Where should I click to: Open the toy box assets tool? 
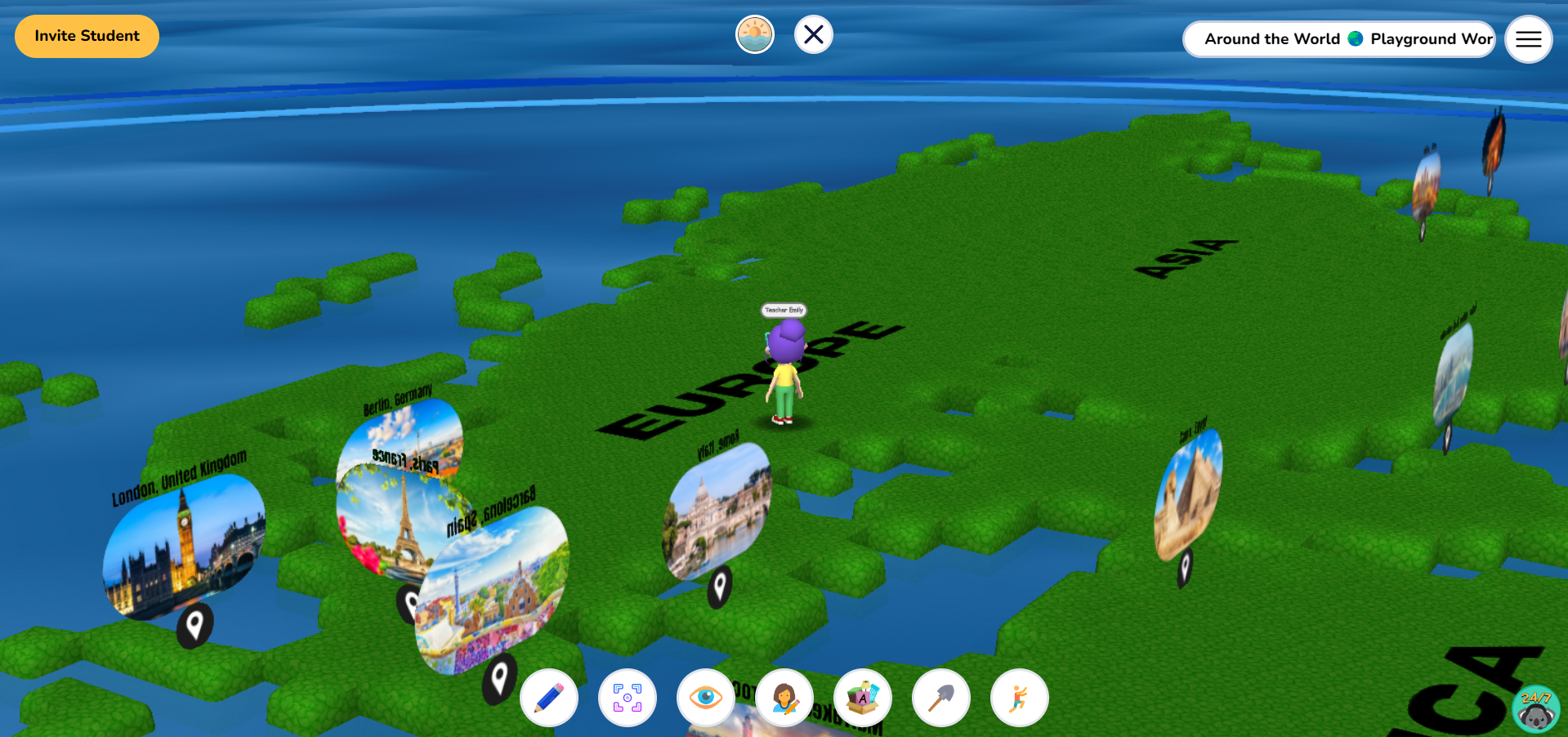click(863, 698)
